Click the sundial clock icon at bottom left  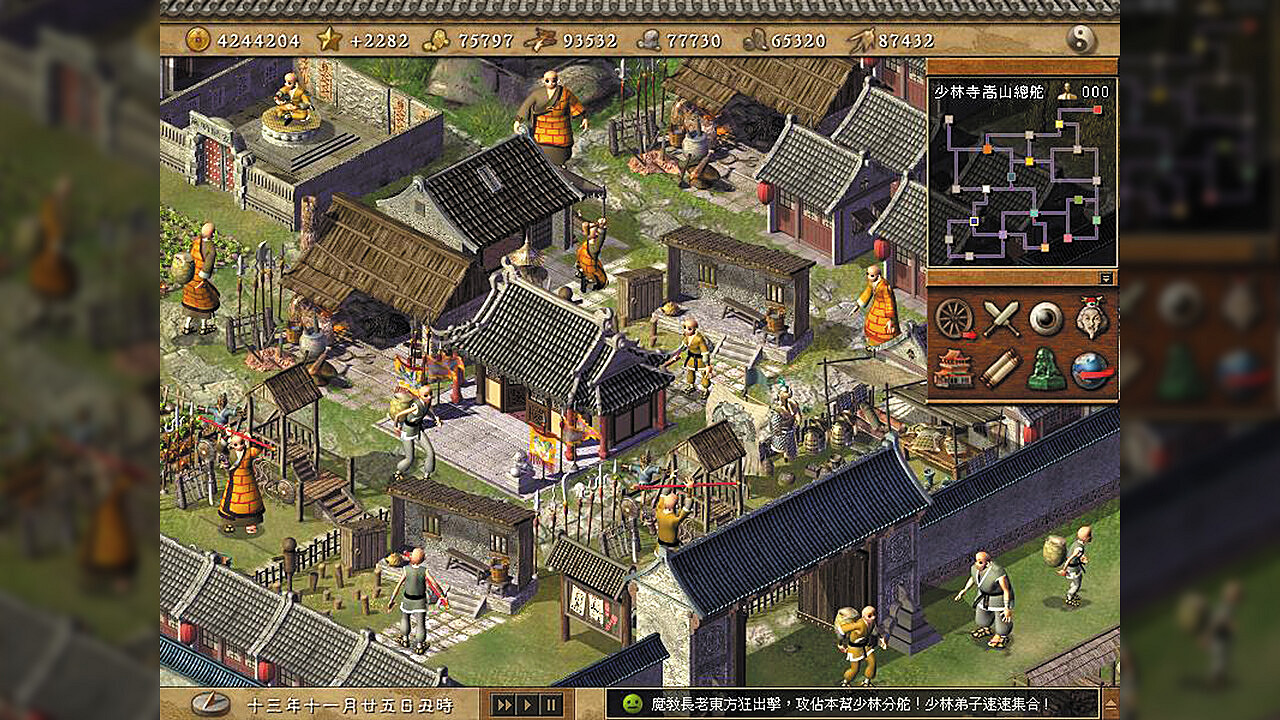click(210, 703)
